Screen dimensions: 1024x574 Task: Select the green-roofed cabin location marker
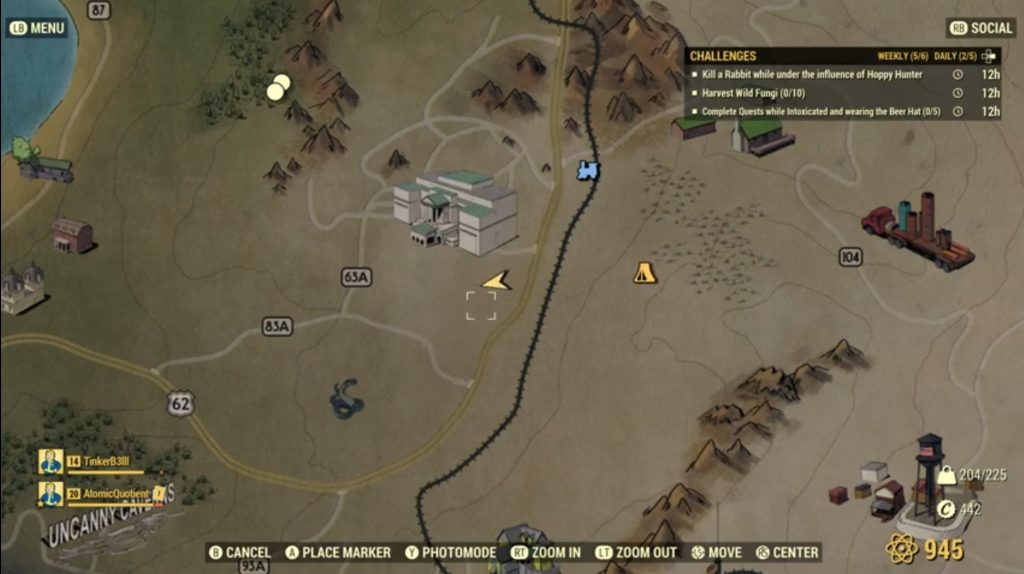764,135
